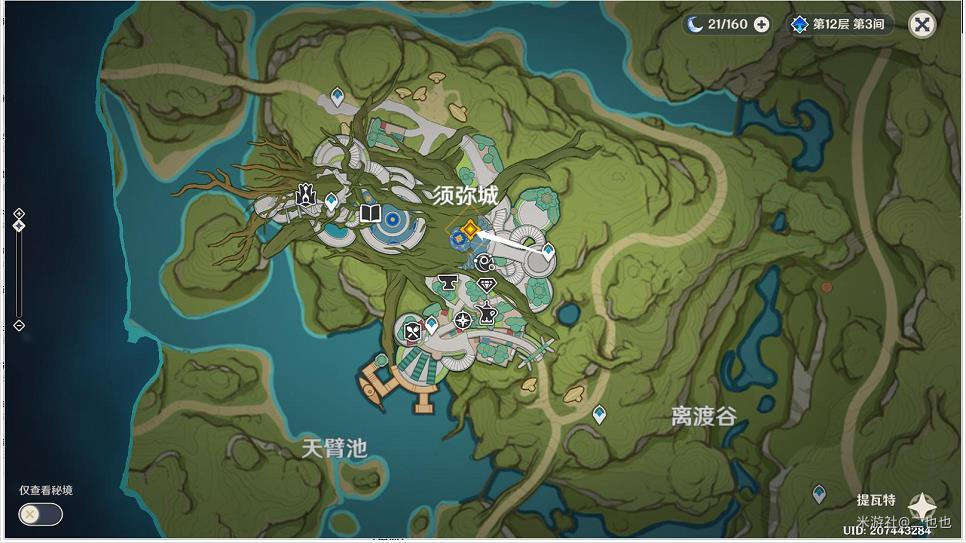
Task: Select the open book map icon
Action: click(x=370, y=213)
